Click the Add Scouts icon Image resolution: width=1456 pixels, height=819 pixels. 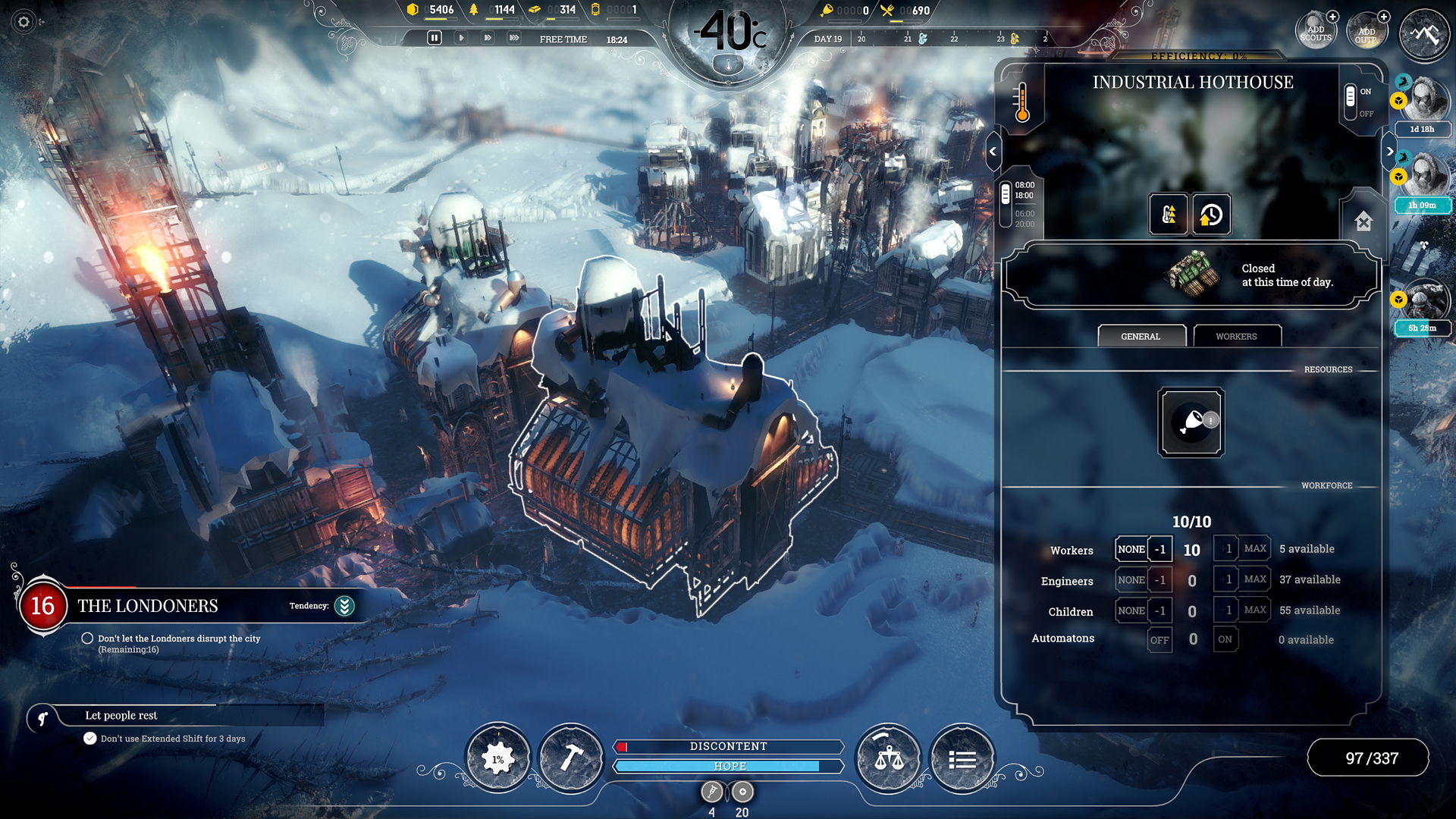1316,29
